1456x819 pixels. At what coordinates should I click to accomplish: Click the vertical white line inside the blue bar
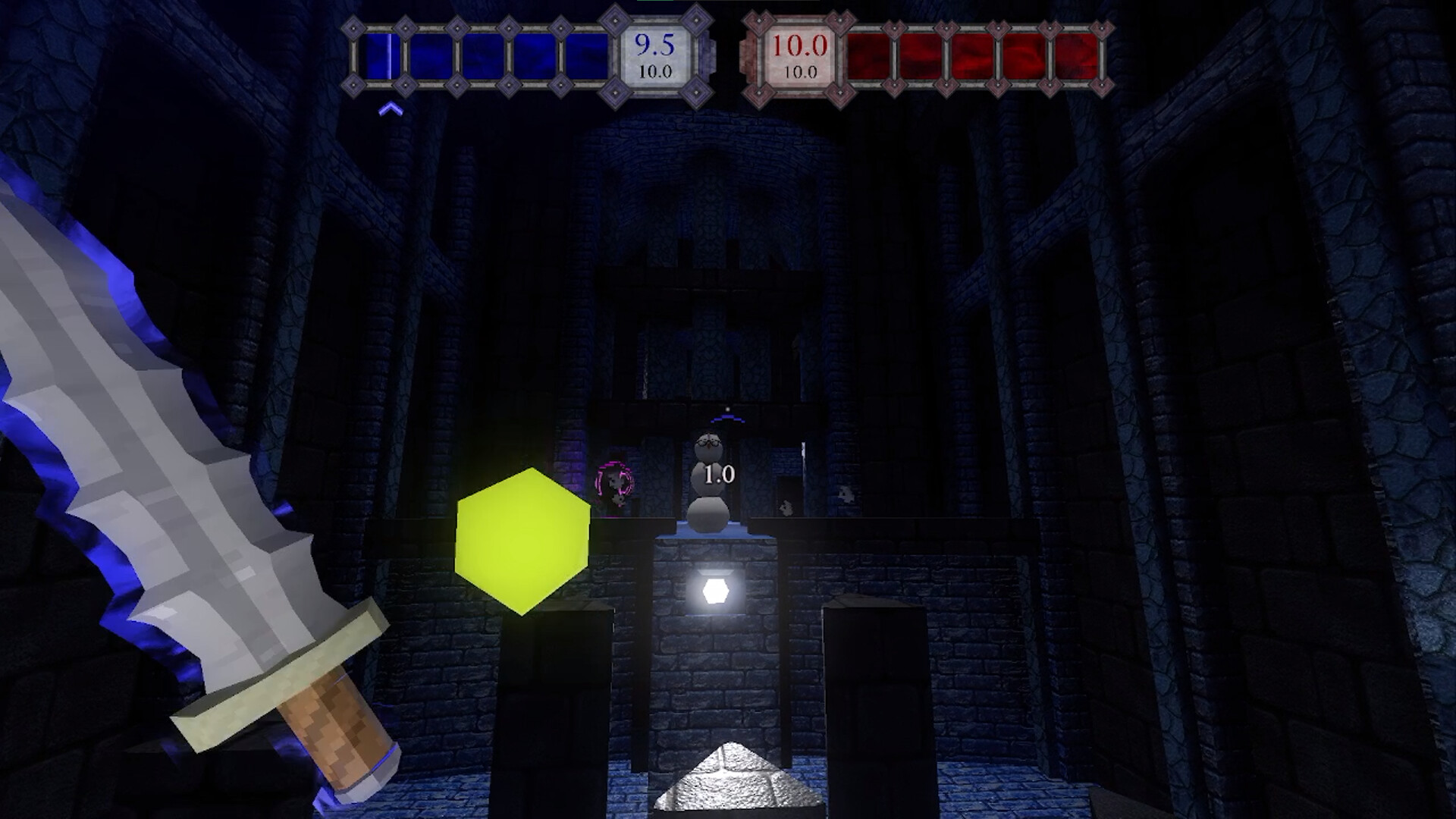[x=389, y=57]
